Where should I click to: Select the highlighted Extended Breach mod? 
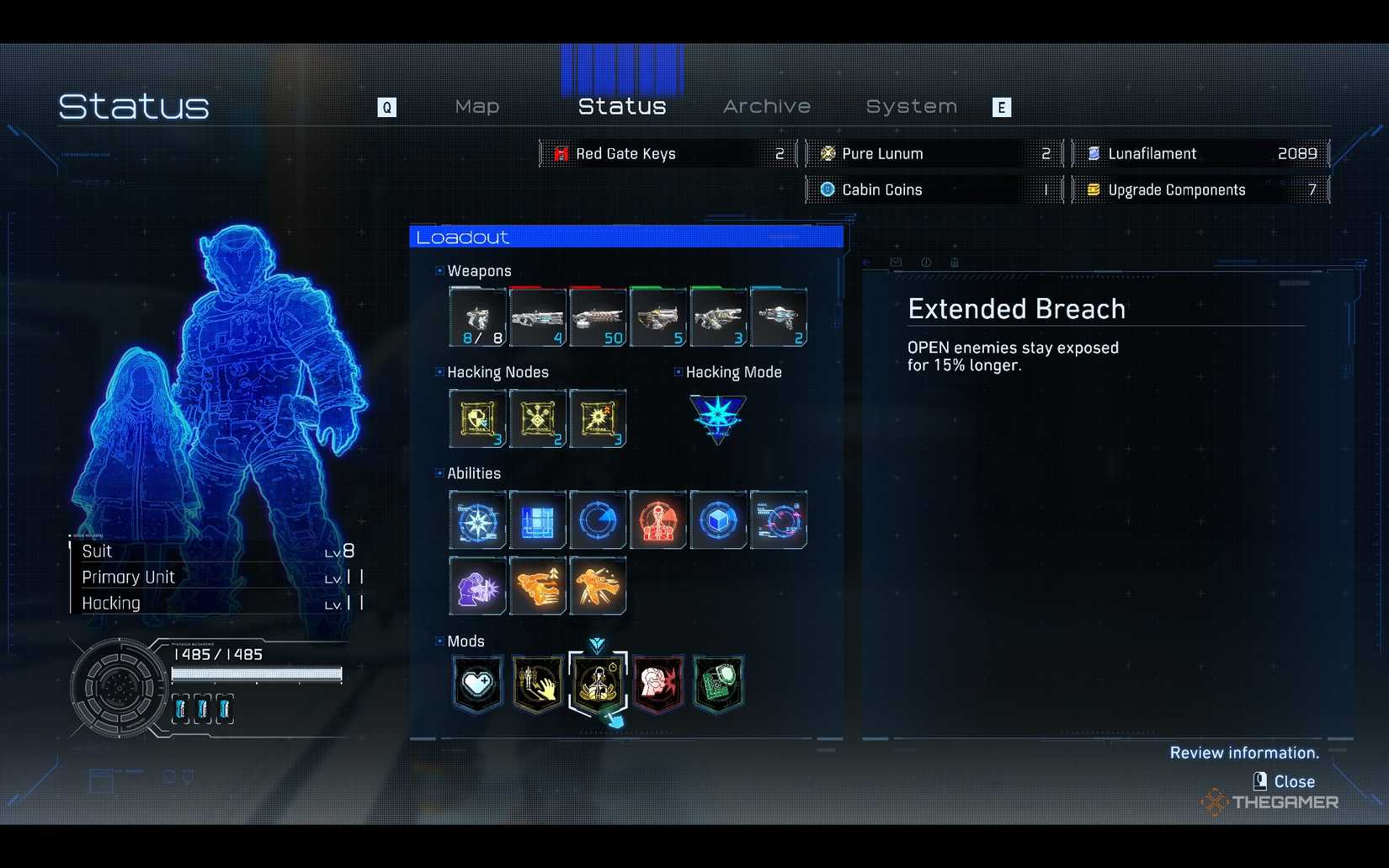598,684
